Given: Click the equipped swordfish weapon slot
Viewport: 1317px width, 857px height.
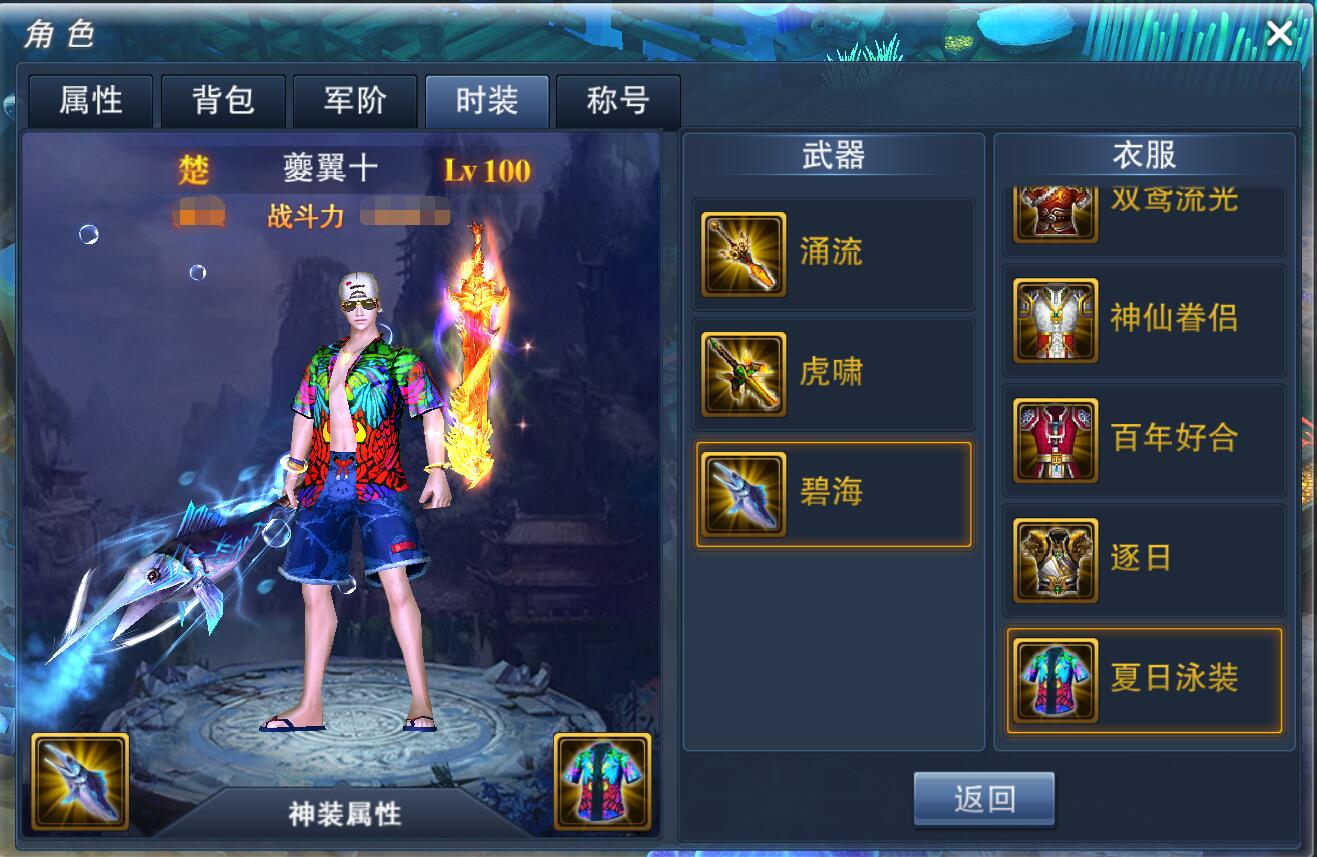Looking at the screenshot, I should (80, 781).
